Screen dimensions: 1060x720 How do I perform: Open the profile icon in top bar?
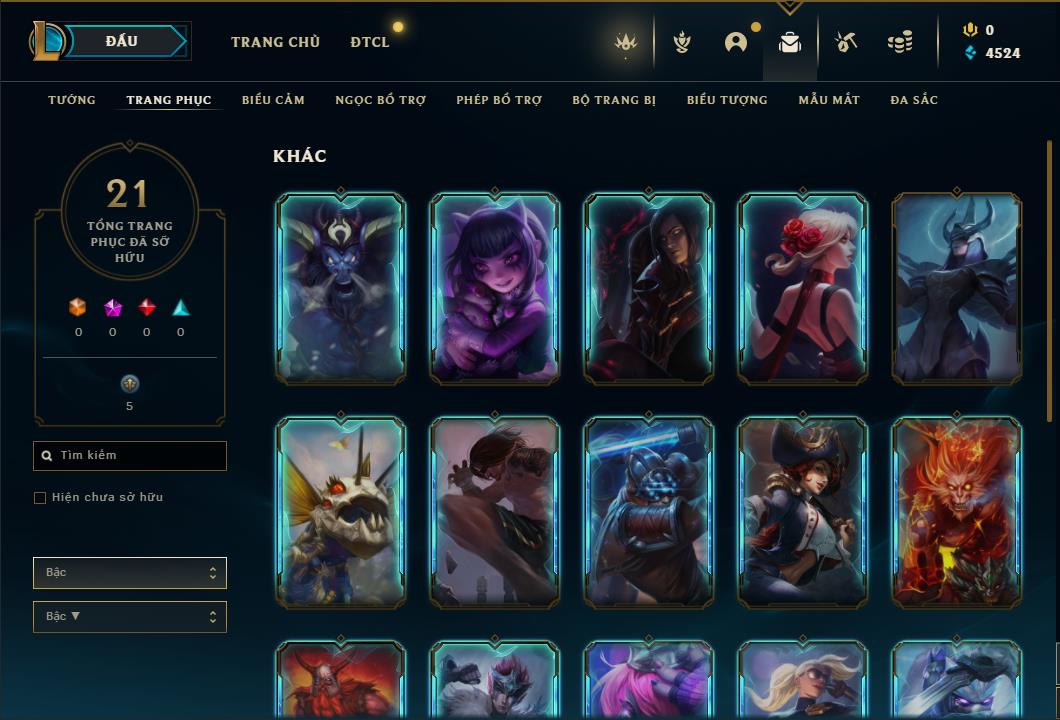coord(736,42)
